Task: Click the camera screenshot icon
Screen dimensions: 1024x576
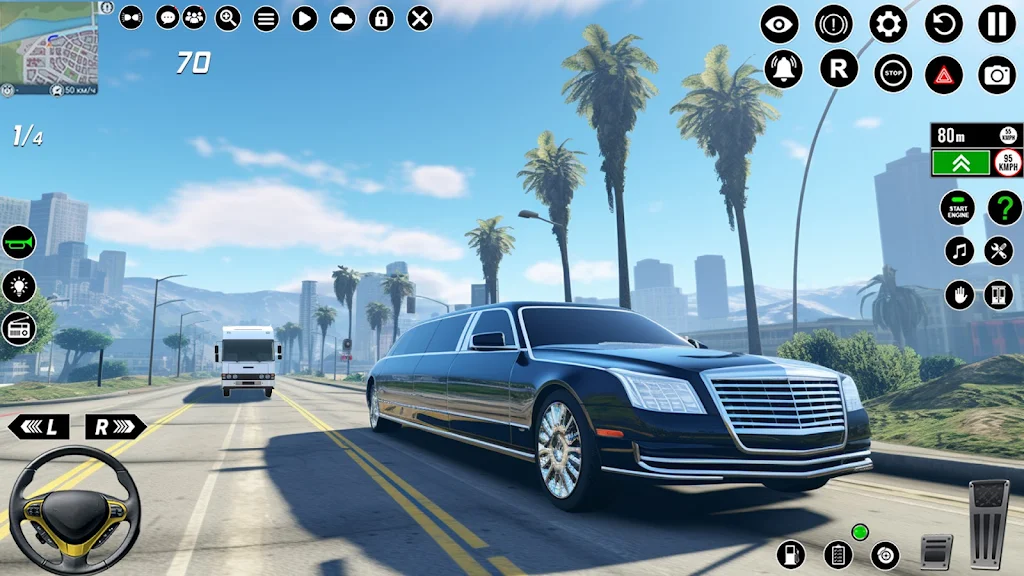Action: (997, 74)
